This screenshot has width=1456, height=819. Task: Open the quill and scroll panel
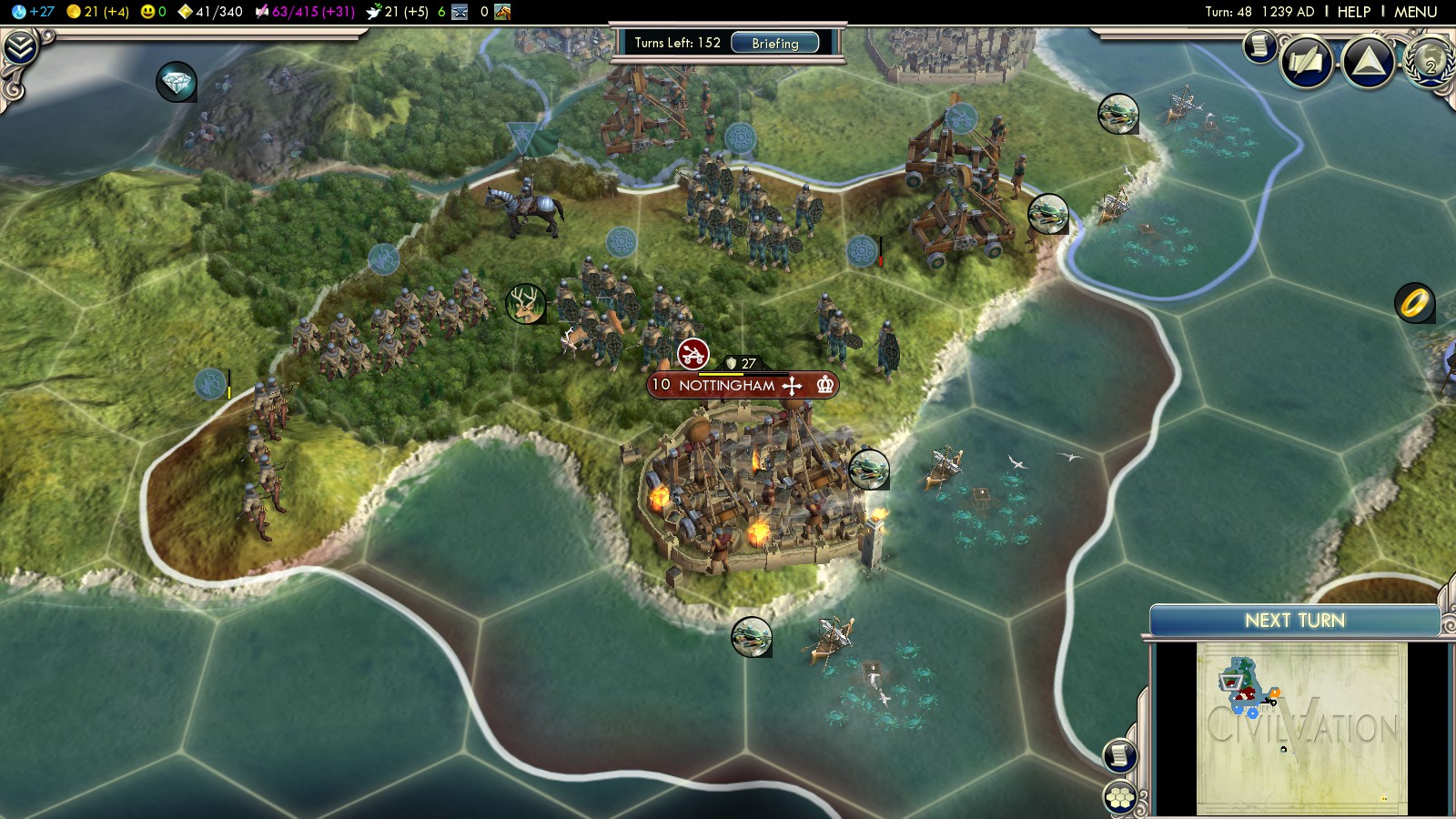click(1307, 62)
